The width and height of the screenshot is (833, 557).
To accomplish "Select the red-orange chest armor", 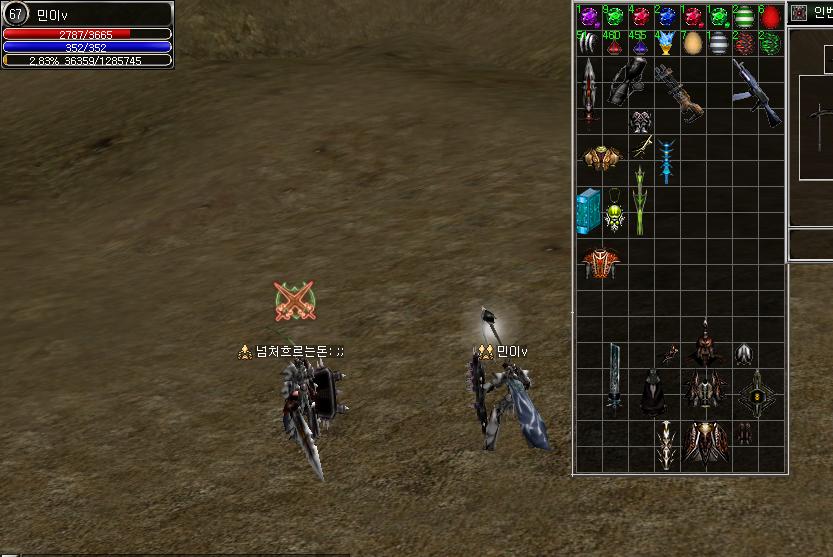I will (601, 263).
